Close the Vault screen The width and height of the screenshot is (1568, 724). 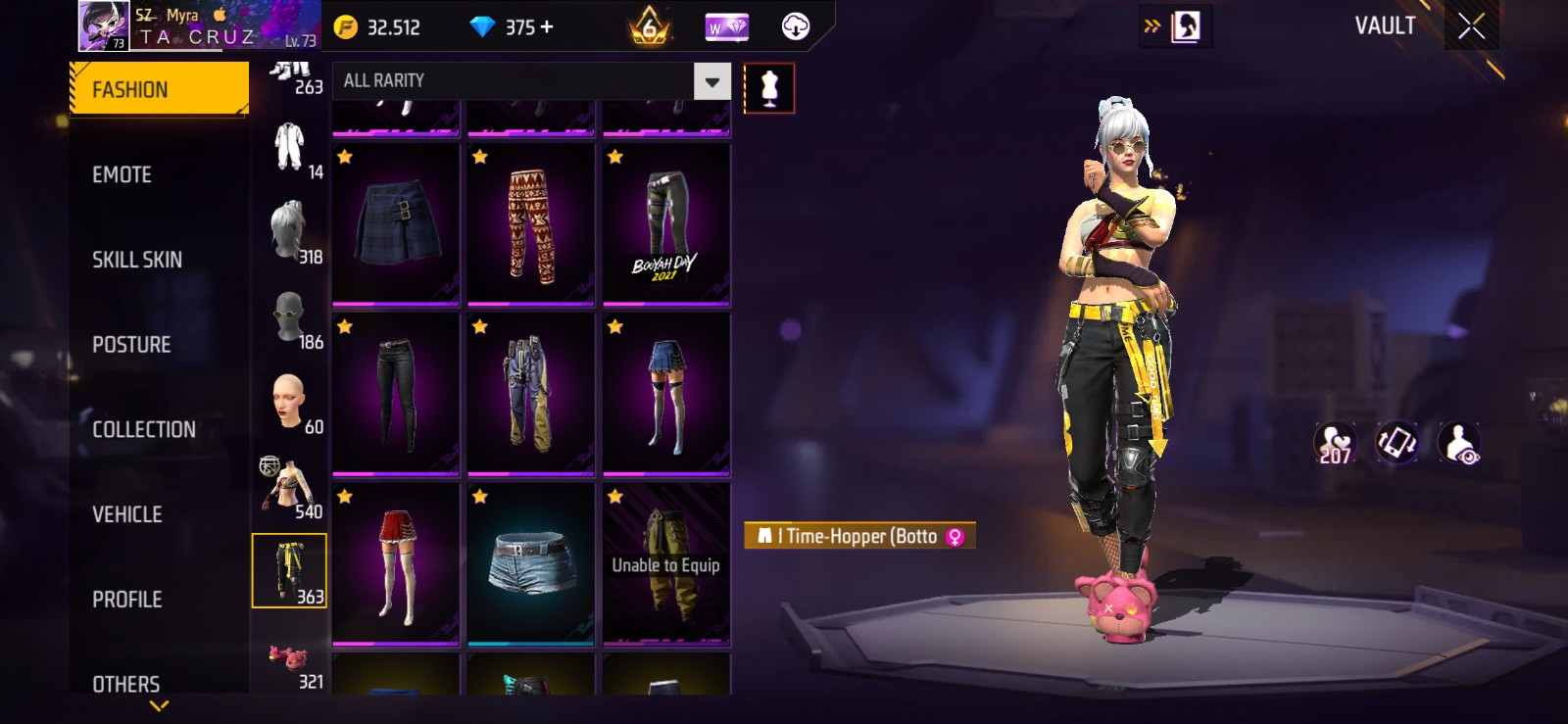click(x=1471, y=26)
